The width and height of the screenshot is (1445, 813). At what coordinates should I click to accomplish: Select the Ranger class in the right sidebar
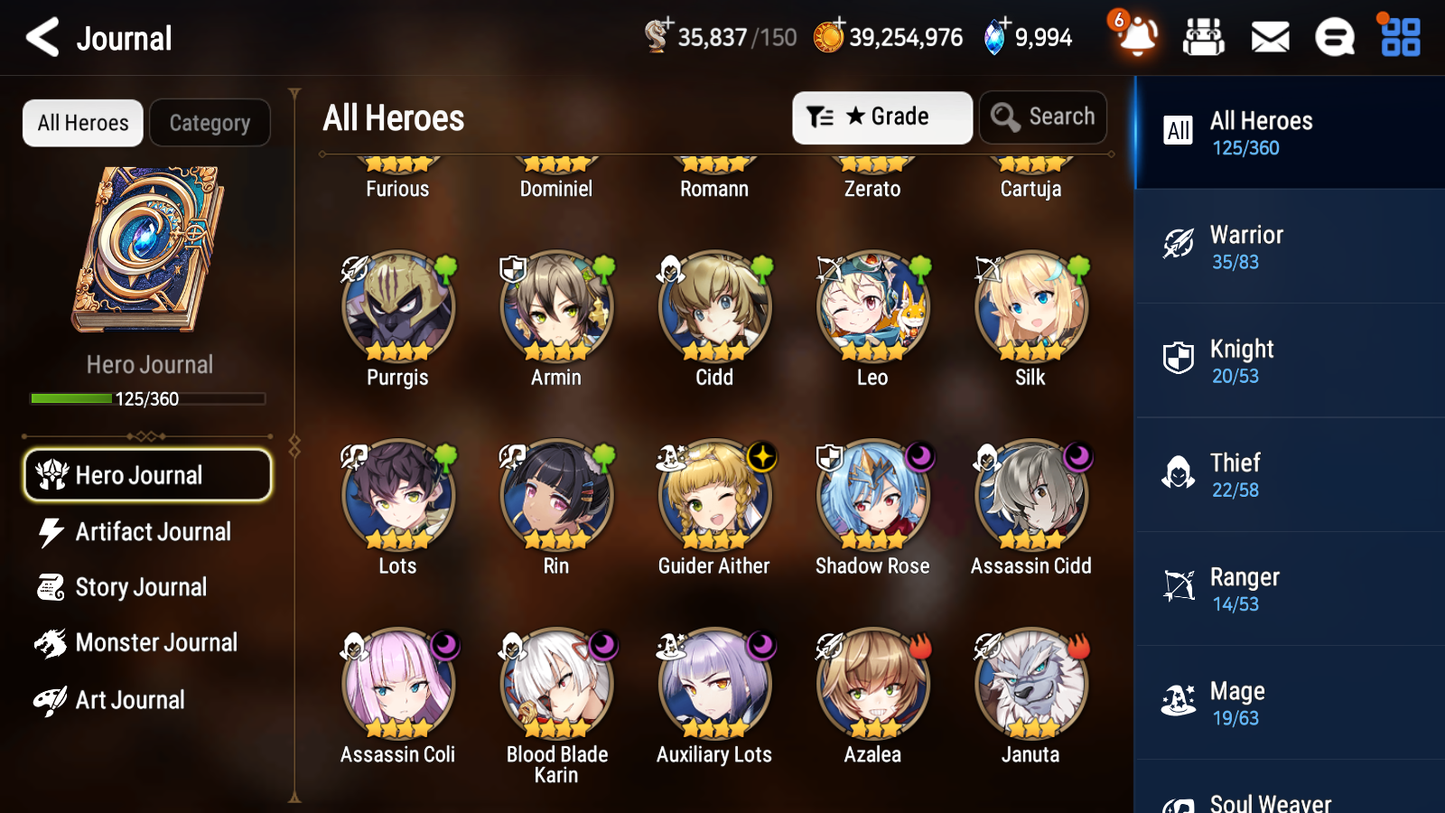(x=1289, y=588)
